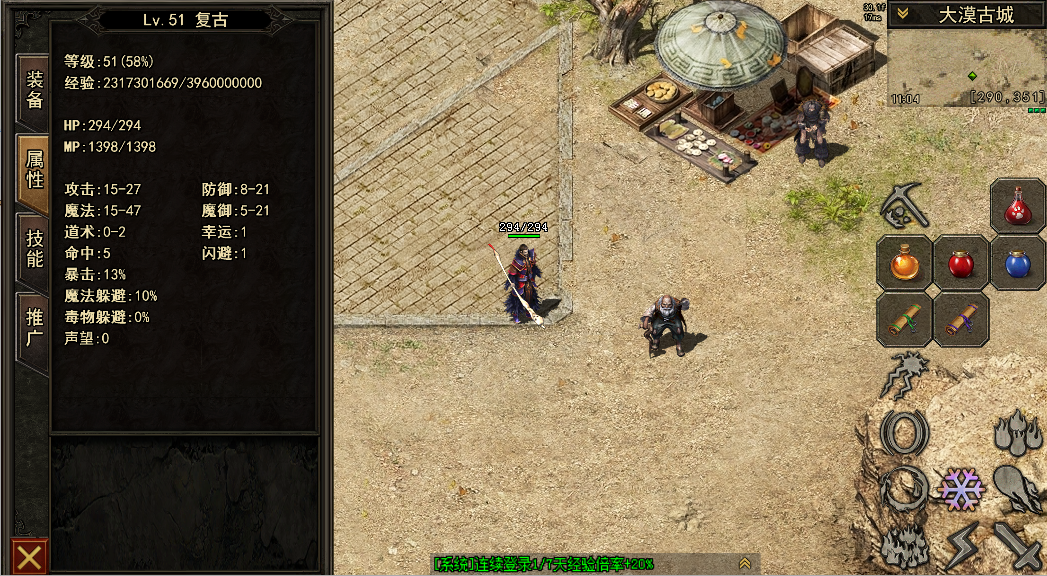Switch to the 属性 attributes tab
This screenshot has width=1047, height=576.
[34, 171]
